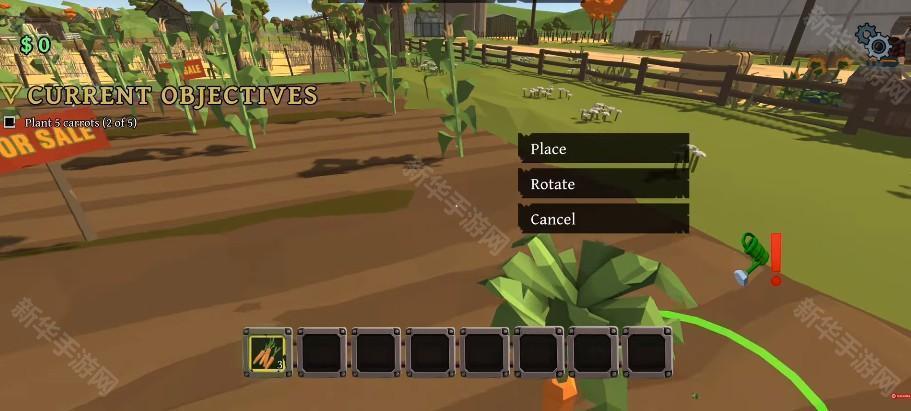
Task: Open settings via the gear icon
Action: pyautogui.click(x=877, y=44)
